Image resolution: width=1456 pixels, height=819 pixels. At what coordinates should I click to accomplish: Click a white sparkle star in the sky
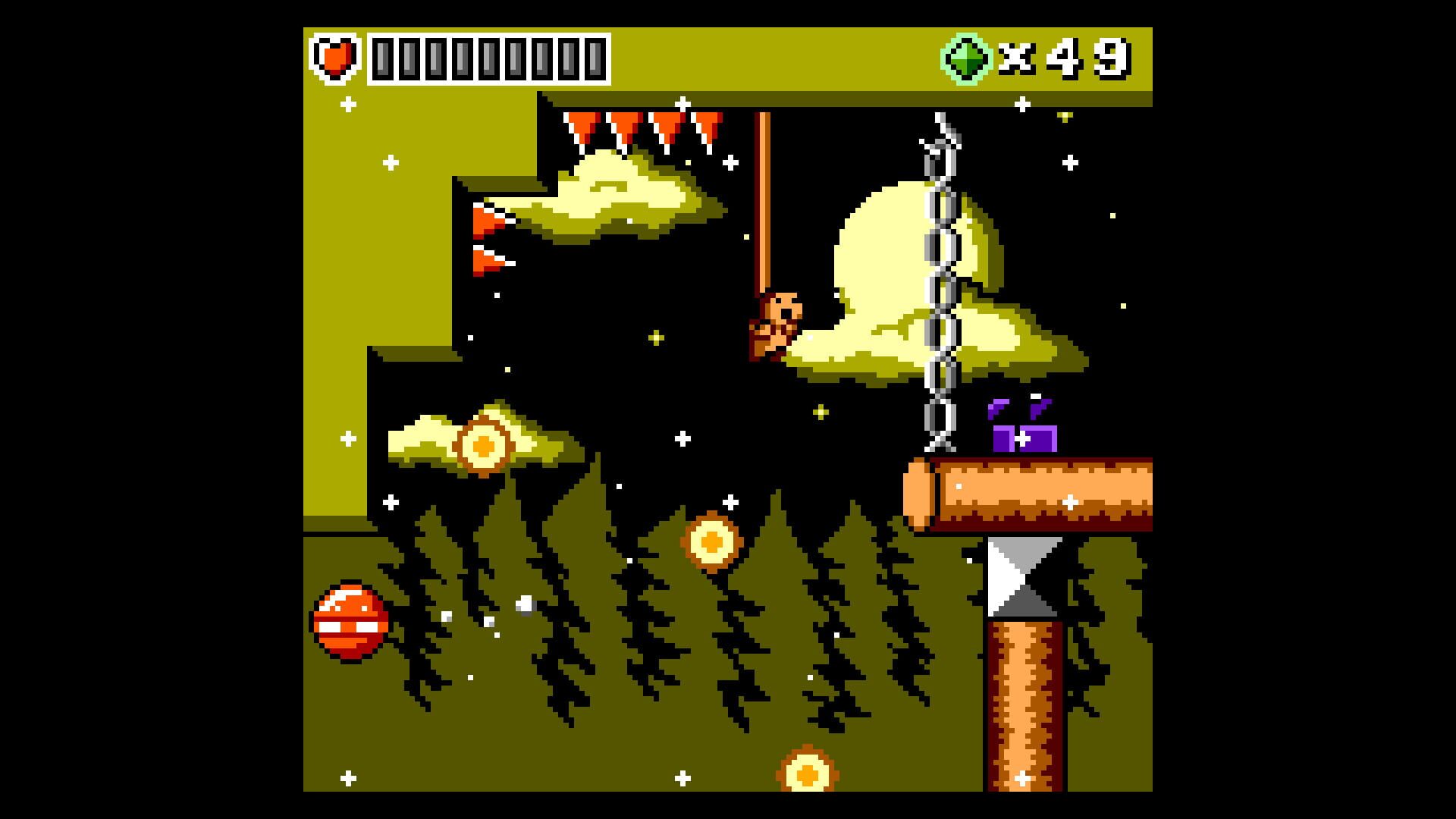point(1071,161)
